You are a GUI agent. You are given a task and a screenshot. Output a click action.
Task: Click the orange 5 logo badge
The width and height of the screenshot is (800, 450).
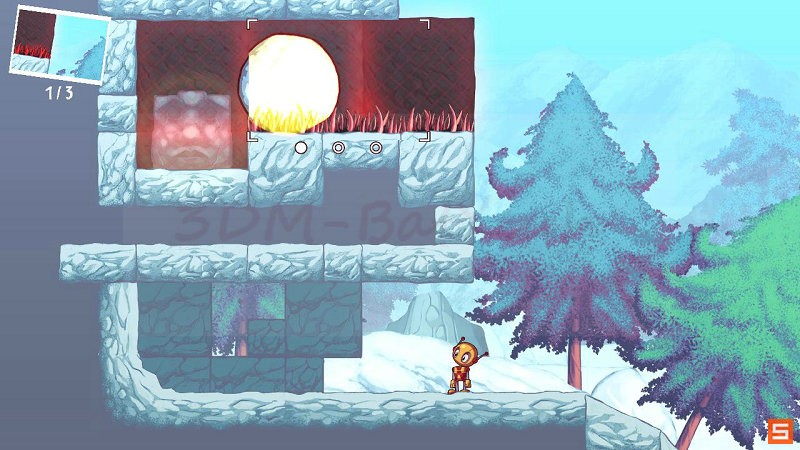(x=780, y=431)
